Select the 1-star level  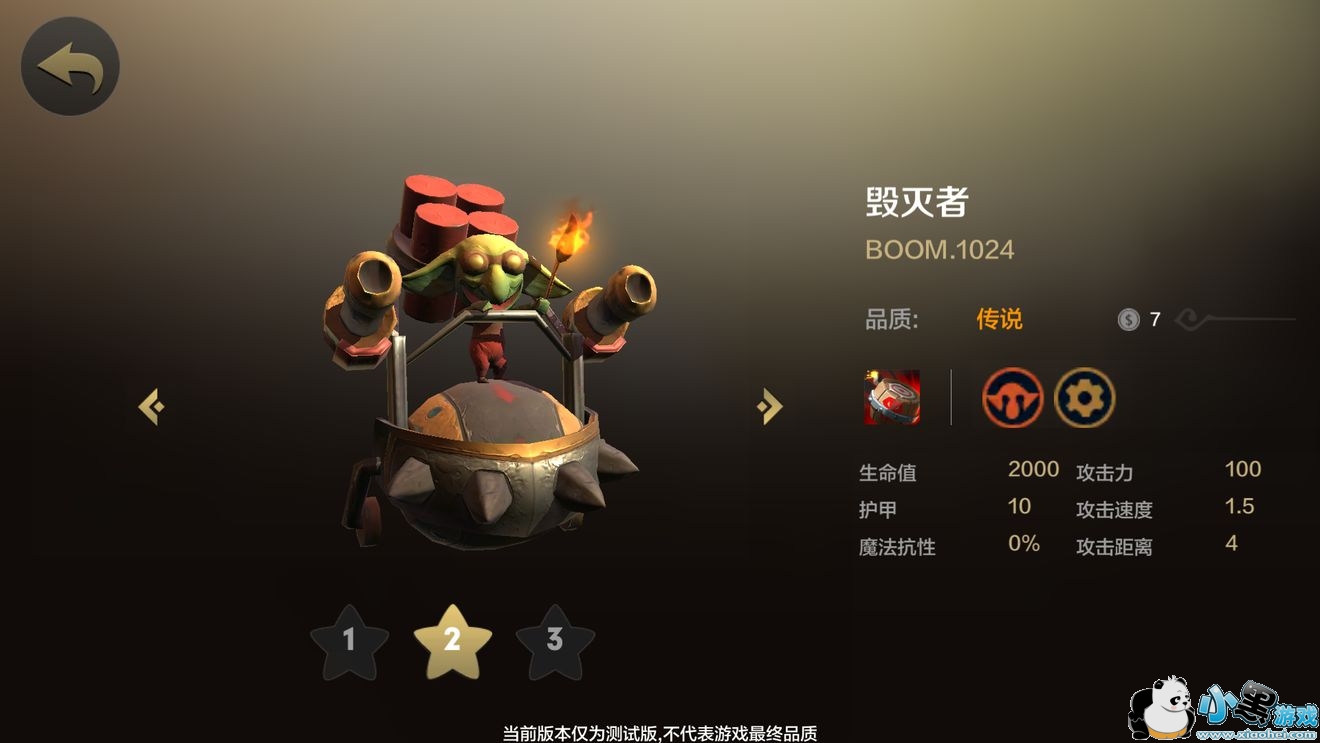349,640
